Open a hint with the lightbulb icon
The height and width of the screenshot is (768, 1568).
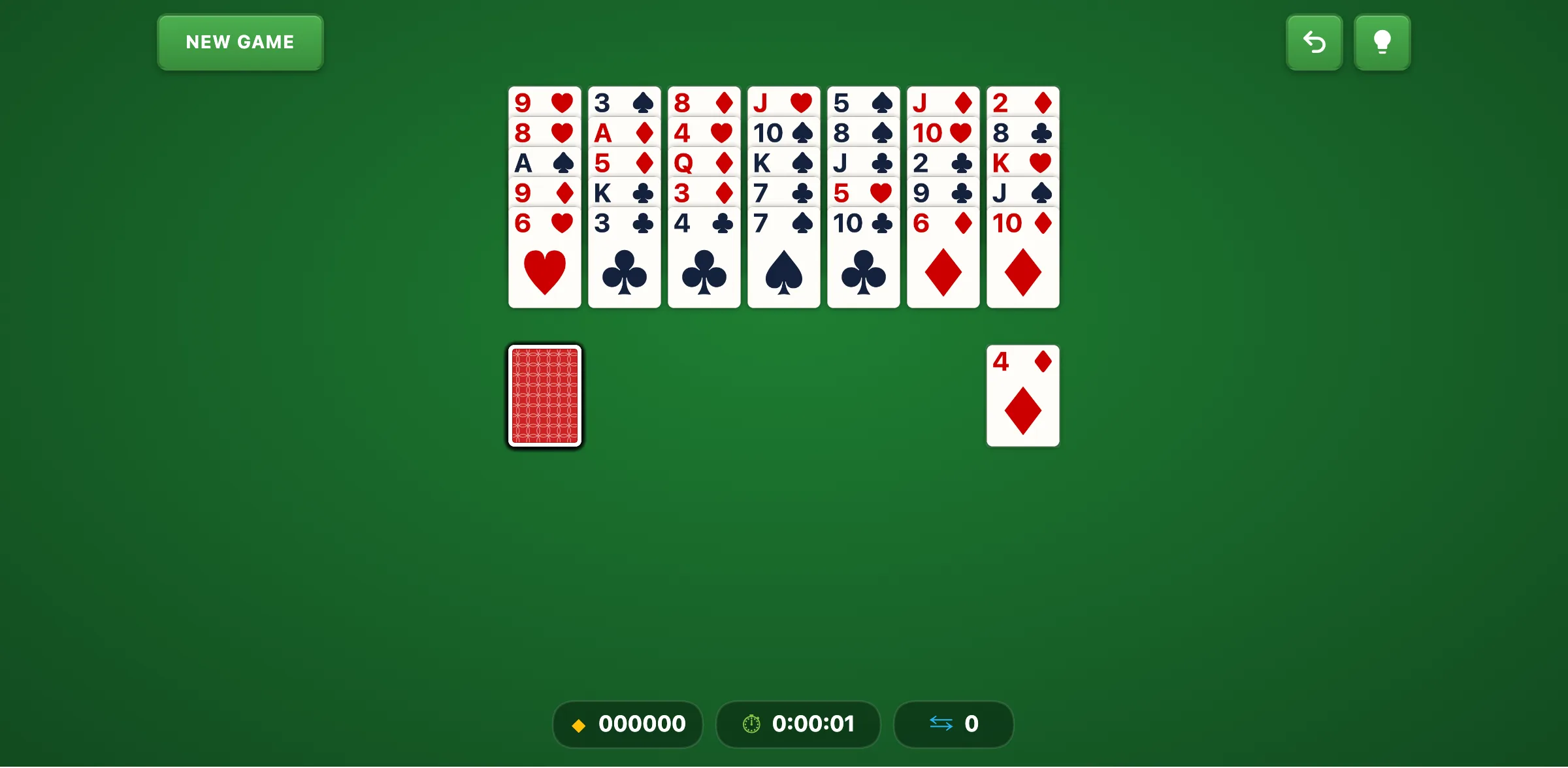coord(1382,42)
